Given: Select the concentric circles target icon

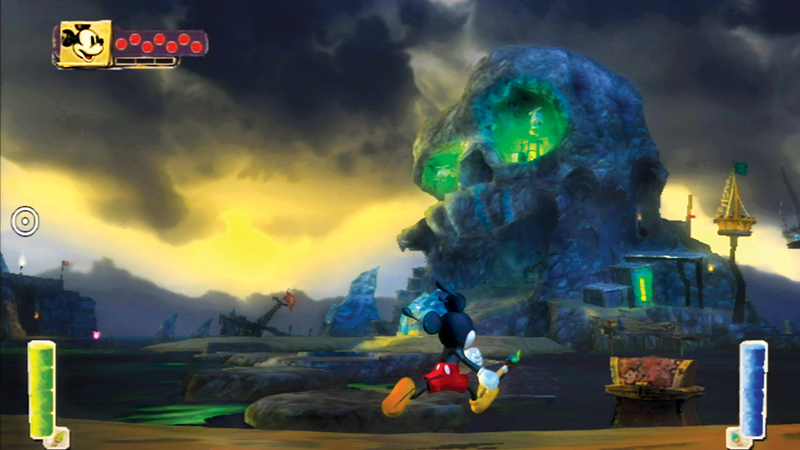Looking at the screenshot, I should [25, 220].
